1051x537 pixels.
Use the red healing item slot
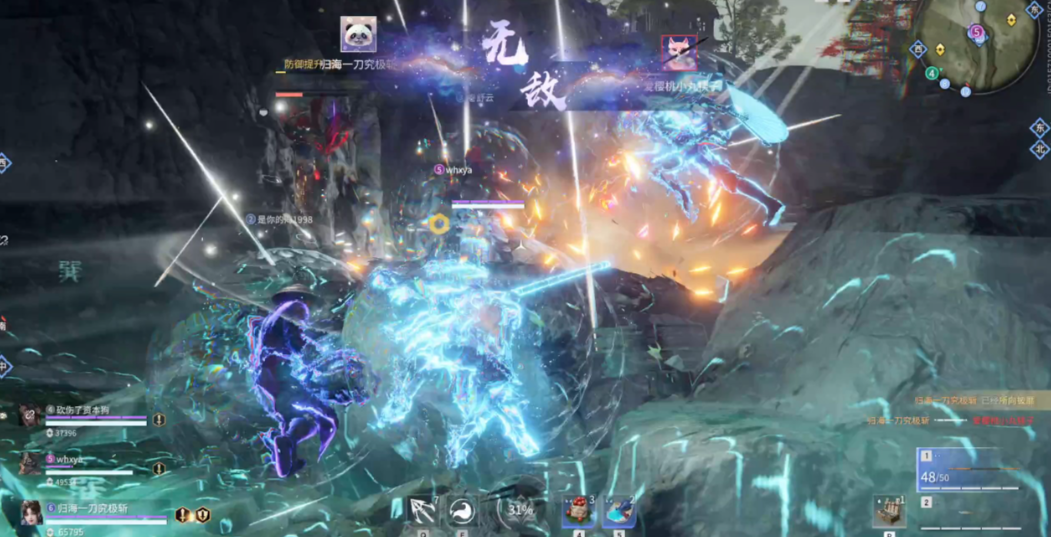click(x=578, y=511)
